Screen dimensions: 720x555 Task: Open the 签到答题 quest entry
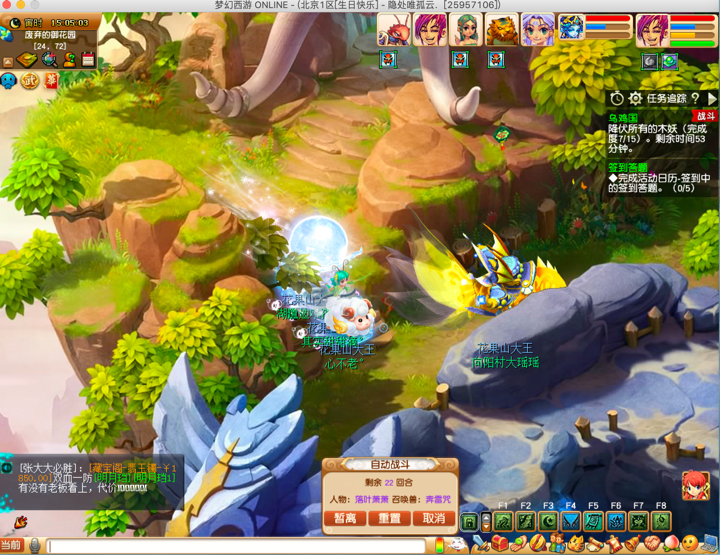coord(628,167)
